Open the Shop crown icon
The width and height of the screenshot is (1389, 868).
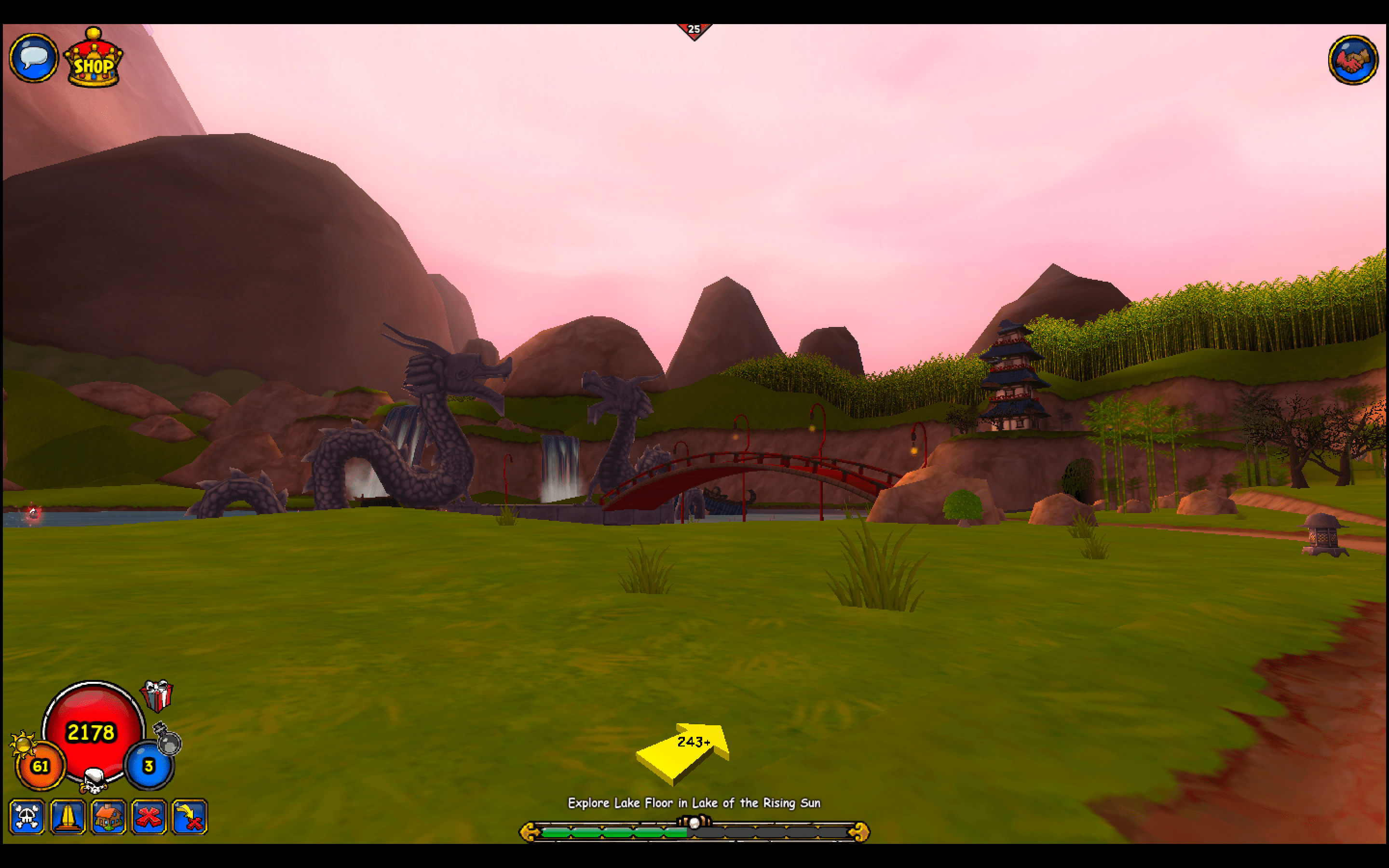pos(94,59)
